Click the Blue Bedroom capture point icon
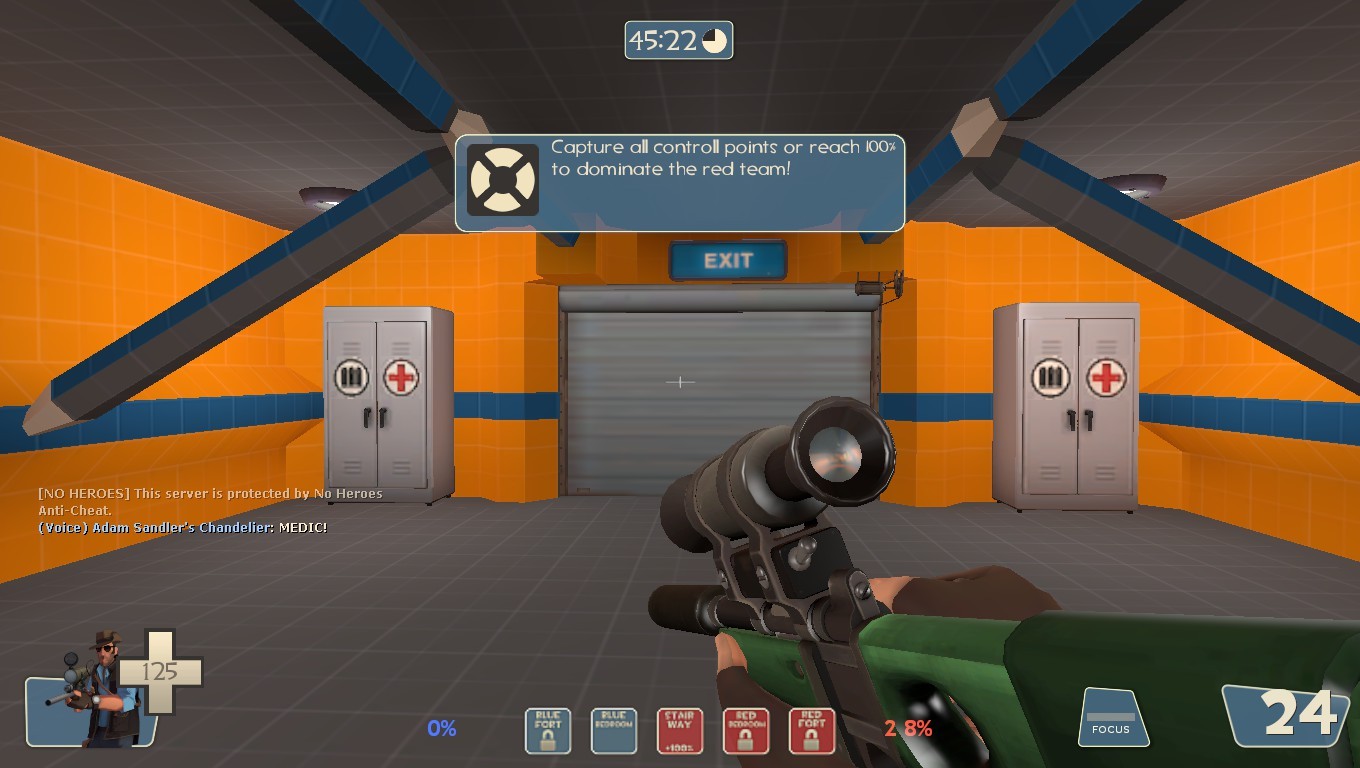This screenshot has height=768, width=1360. (x=613, y=731)
